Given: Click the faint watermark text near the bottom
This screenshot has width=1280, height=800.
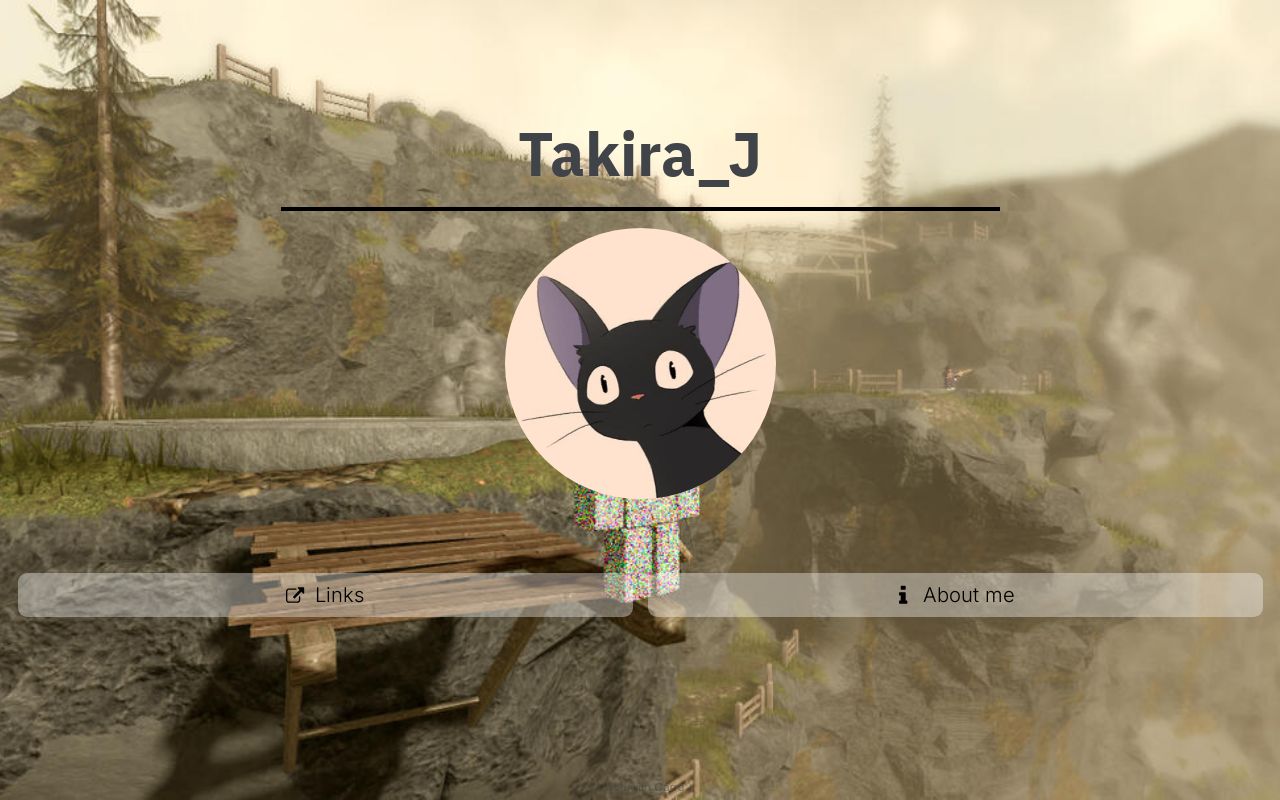Looking at the screenshot, I should [x=650, y=787].
